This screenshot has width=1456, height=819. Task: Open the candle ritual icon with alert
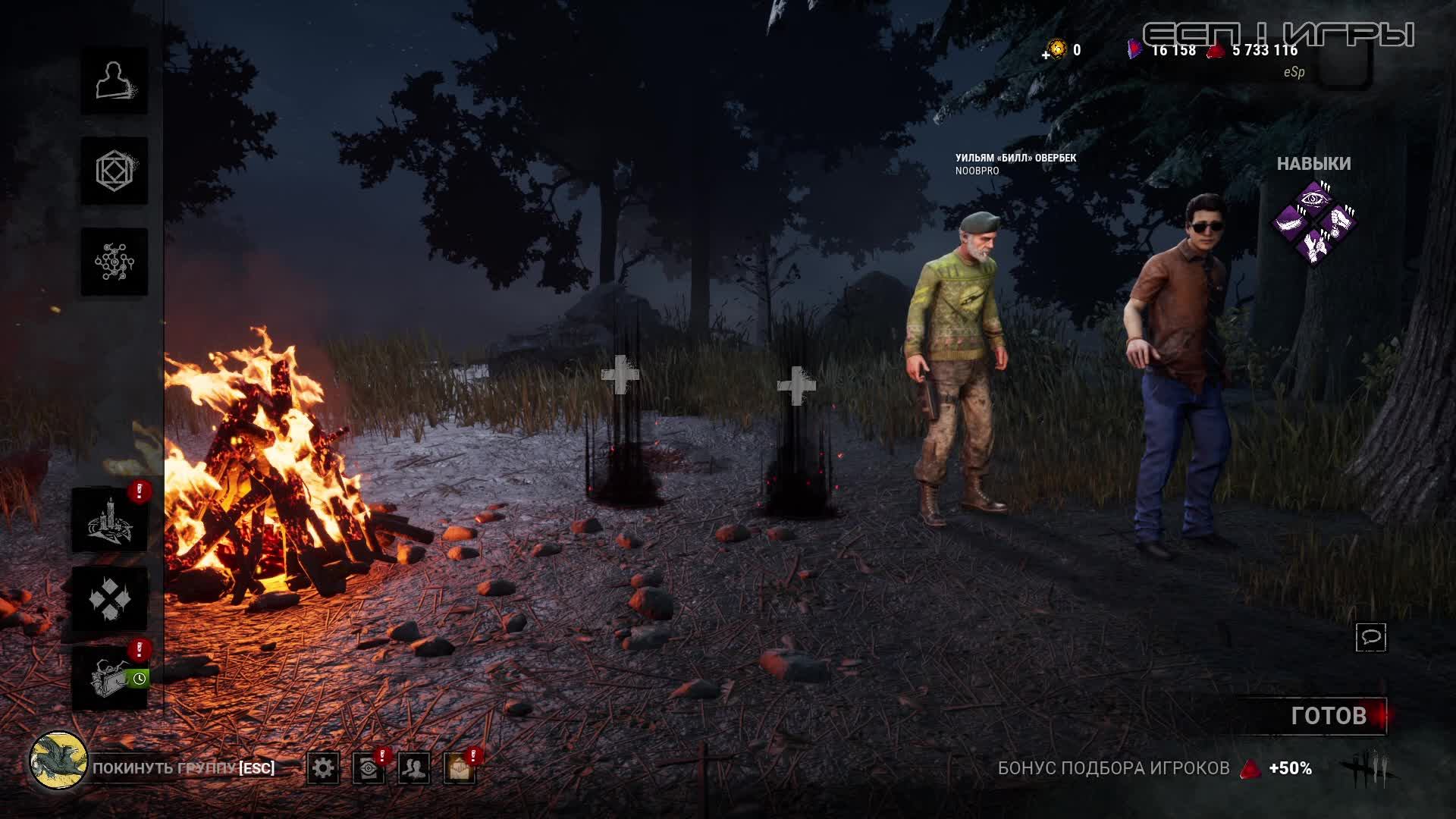[111, 519]
